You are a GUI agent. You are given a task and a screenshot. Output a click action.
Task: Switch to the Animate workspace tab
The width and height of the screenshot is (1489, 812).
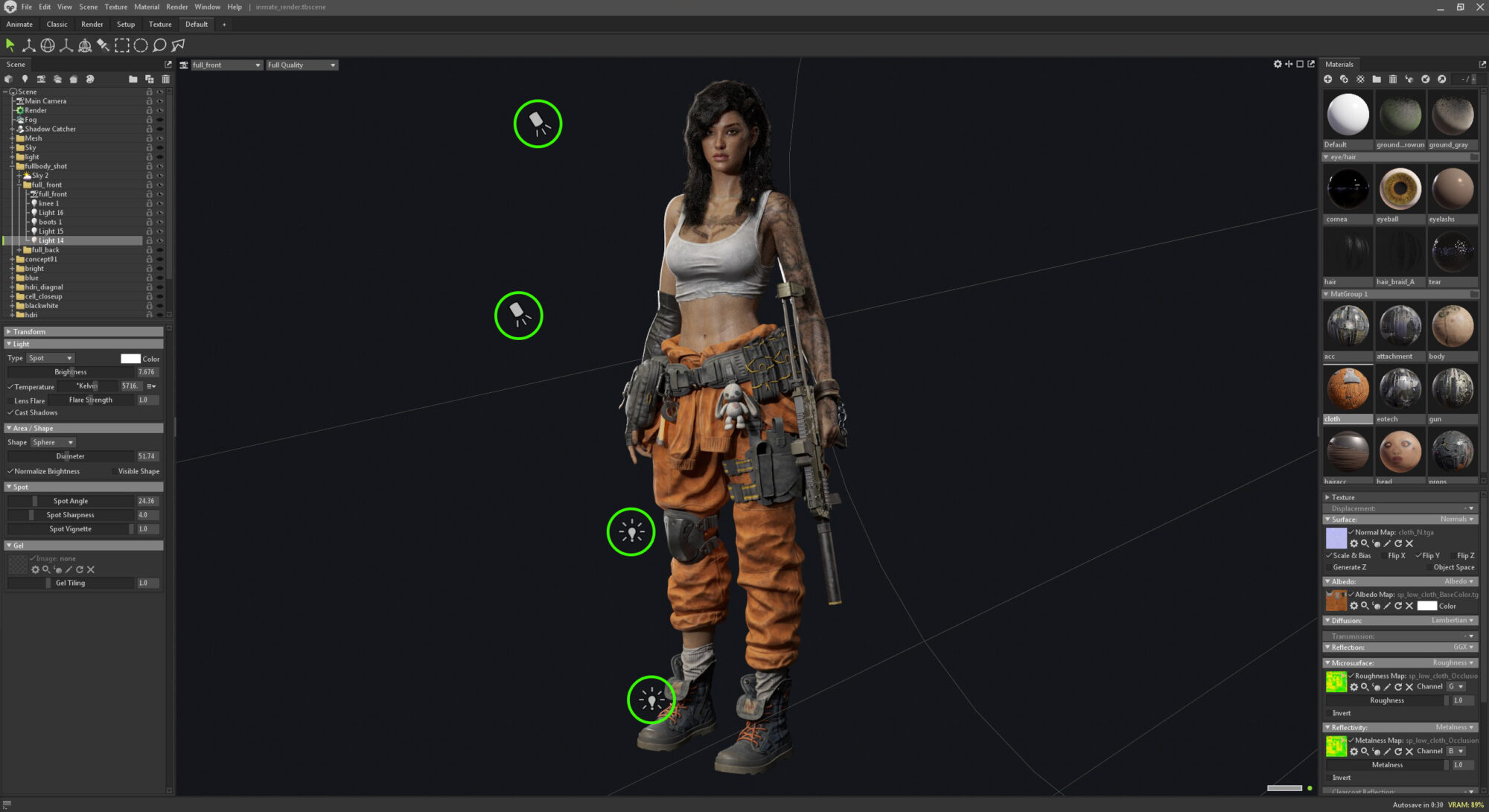pyautogui.click(x=19, y=25)
